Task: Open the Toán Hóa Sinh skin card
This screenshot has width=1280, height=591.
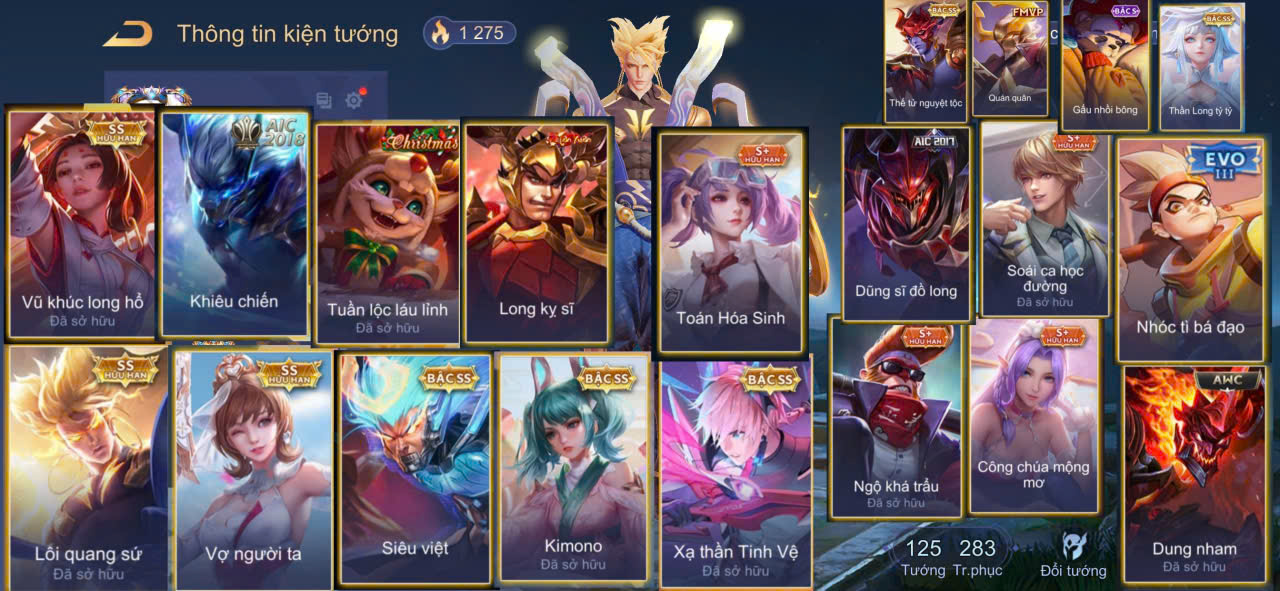Action: (730, 241)
